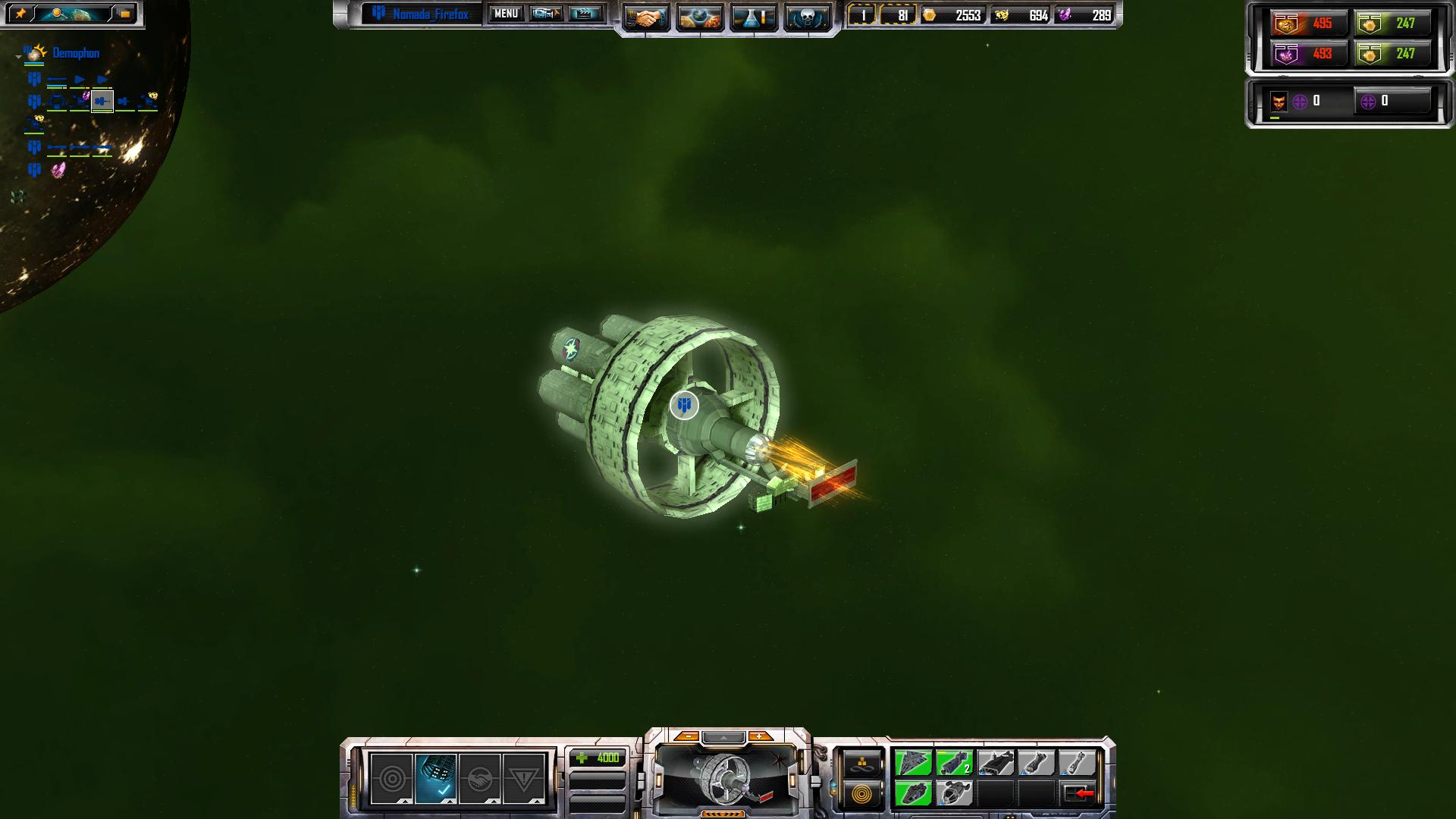Select the Demophon planet entry
The width and height of the screenshot is (1456, 819).
[76, 53]
